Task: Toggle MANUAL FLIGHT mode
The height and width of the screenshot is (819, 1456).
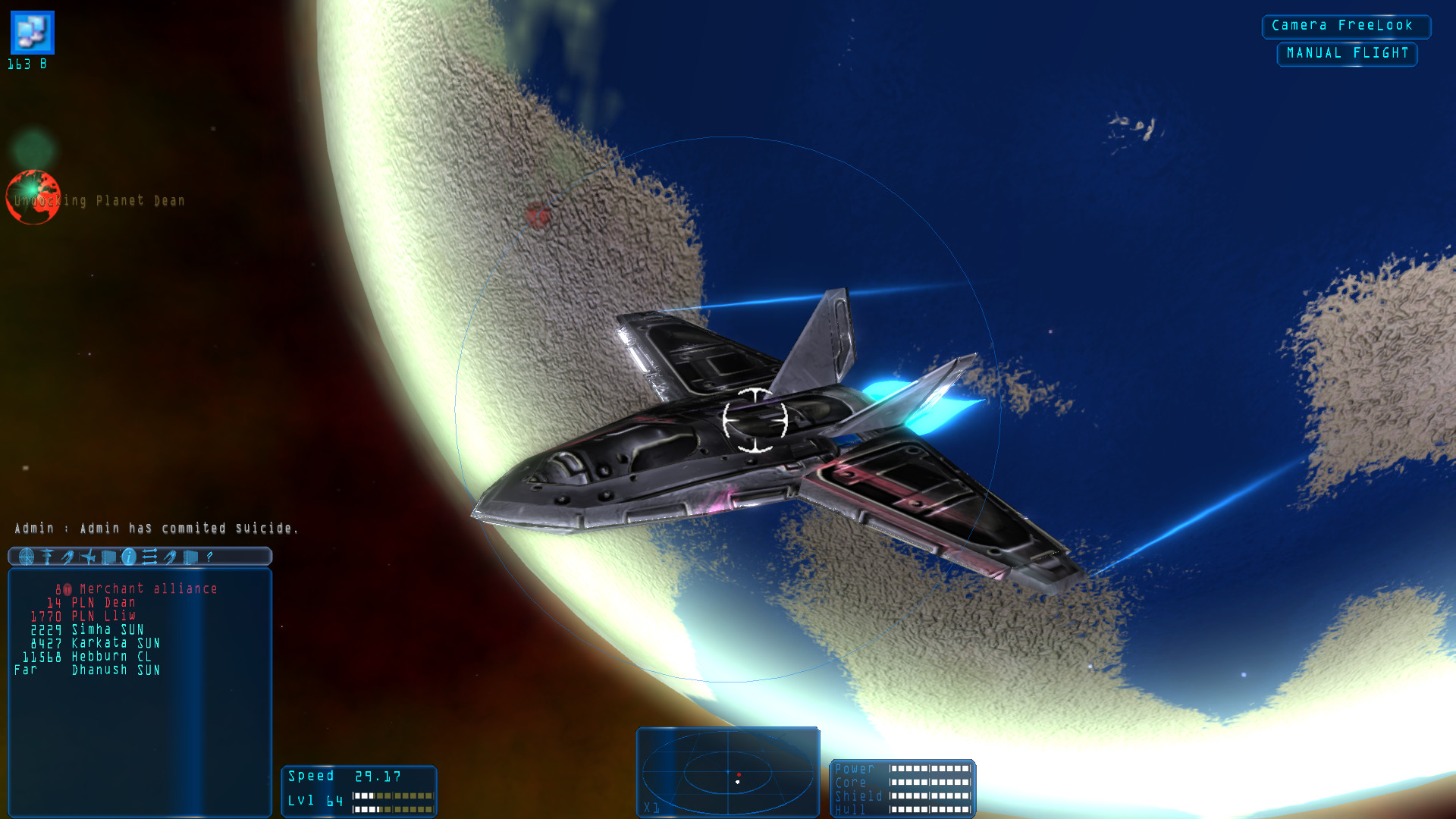Action: click(1347, 53)
